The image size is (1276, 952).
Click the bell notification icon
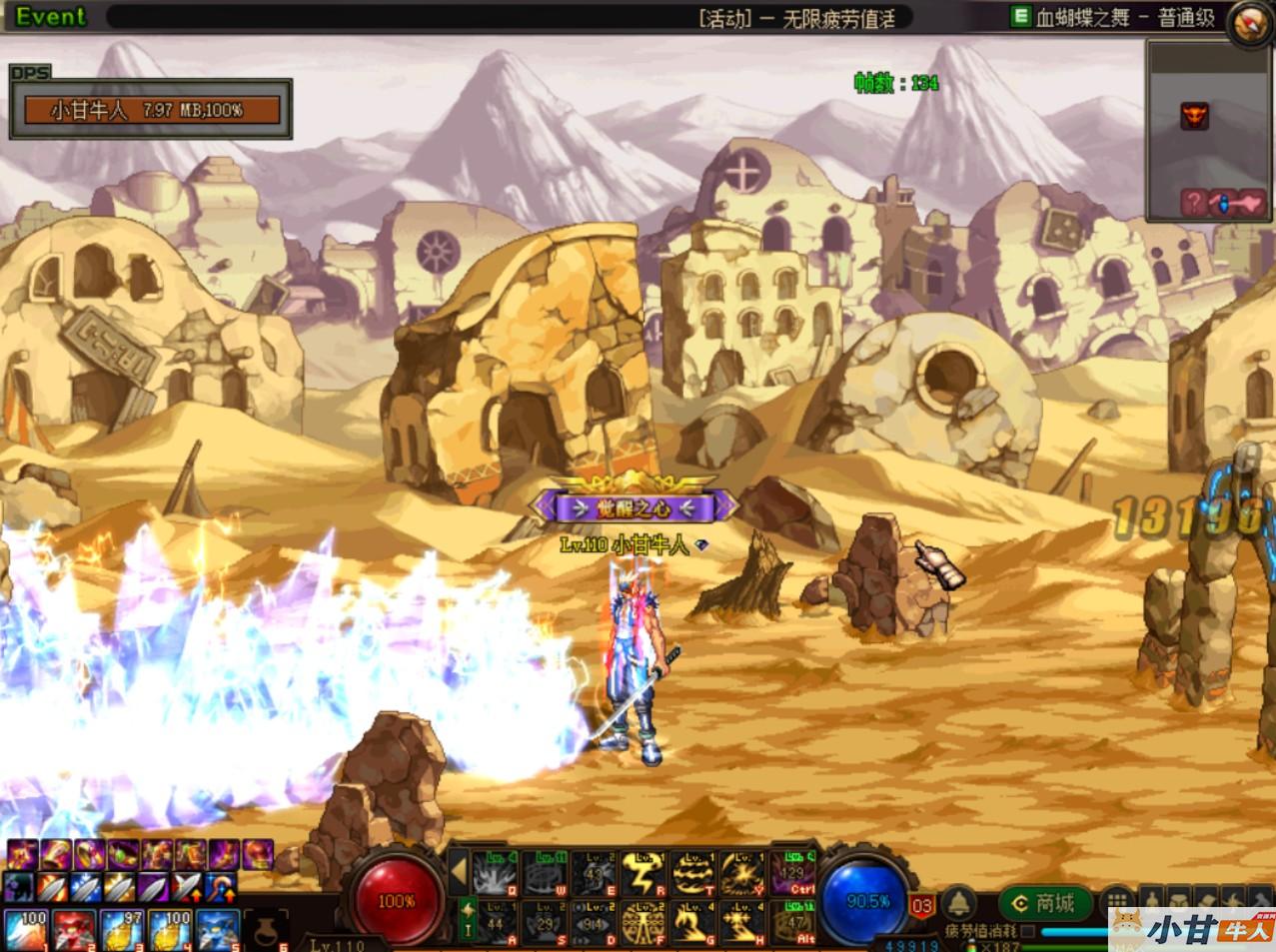[x=959, y=905]
